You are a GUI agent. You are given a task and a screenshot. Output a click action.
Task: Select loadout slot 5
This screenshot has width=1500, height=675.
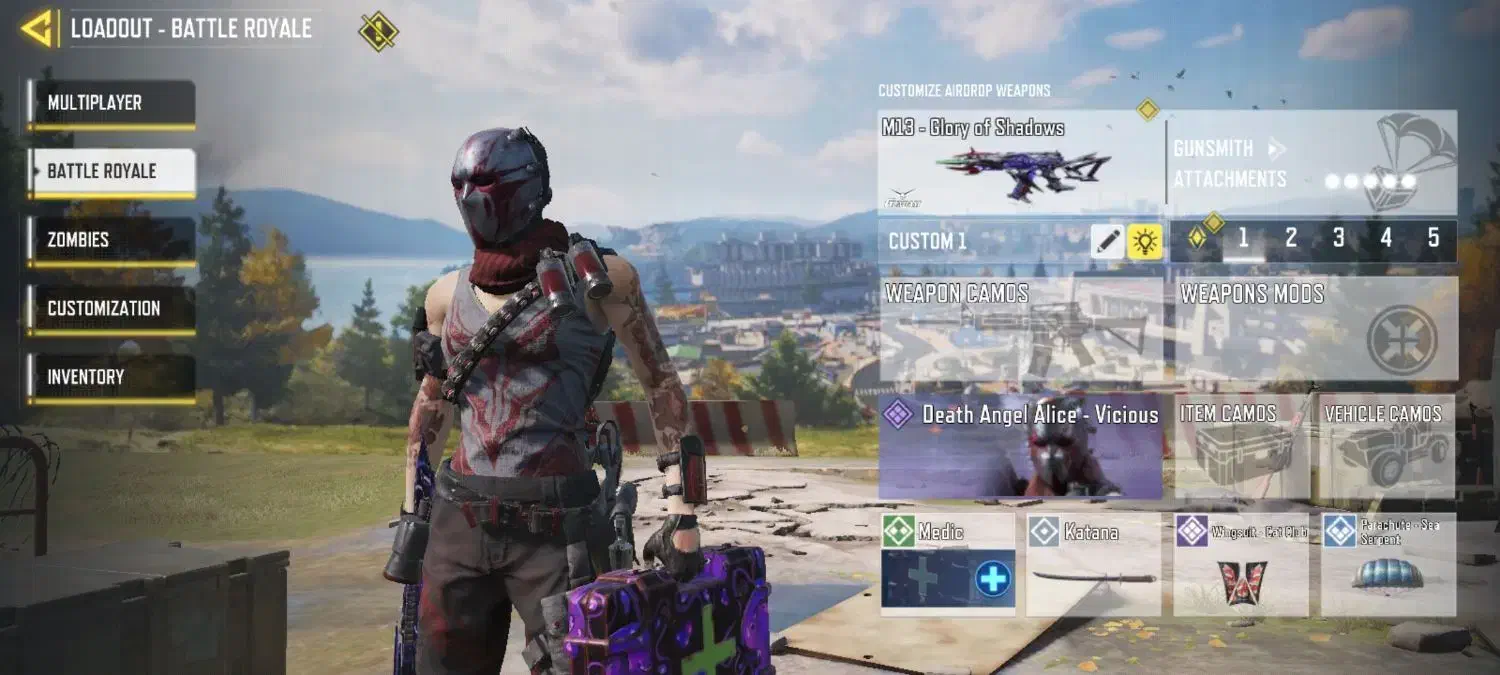(1433, 238)
